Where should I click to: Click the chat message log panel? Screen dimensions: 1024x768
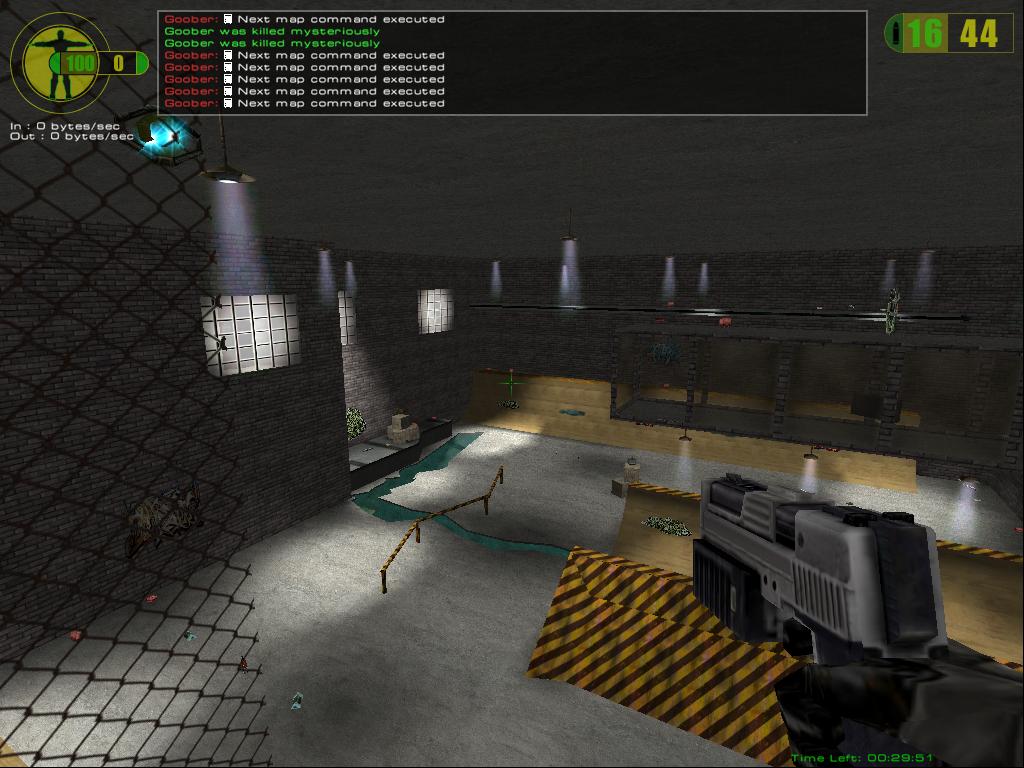(512, 62)
